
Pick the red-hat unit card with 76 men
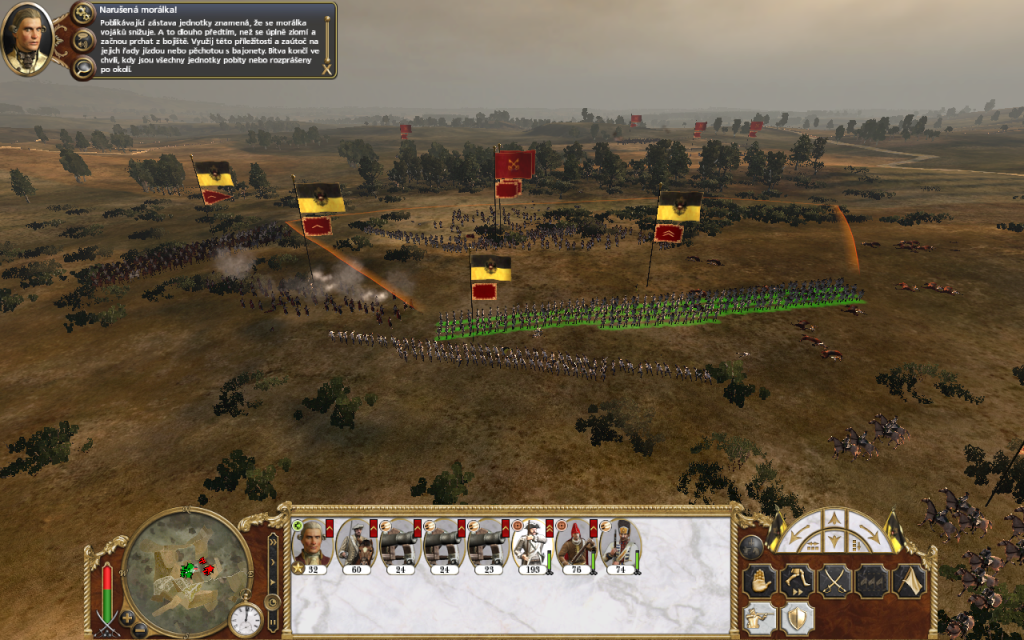(575, 546)
